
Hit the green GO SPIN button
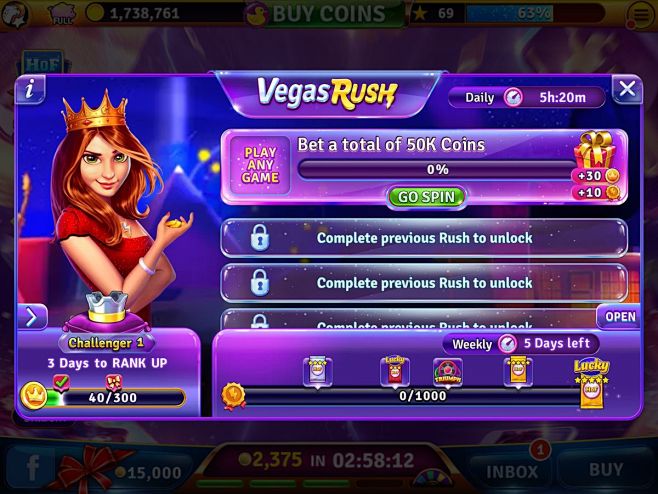point(427,196)
